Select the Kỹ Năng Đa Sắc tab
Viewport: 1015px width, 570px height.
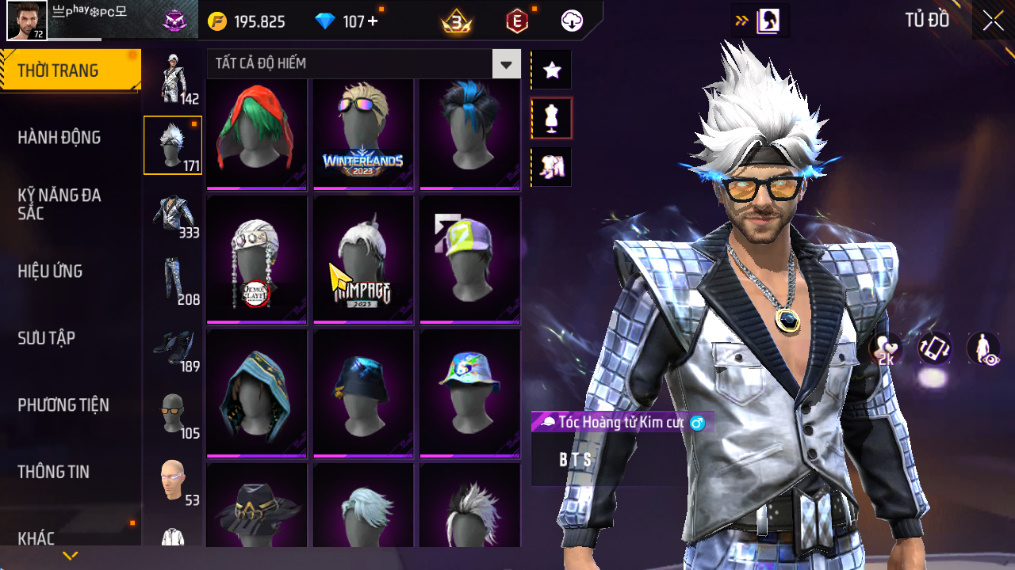(60, 204)
